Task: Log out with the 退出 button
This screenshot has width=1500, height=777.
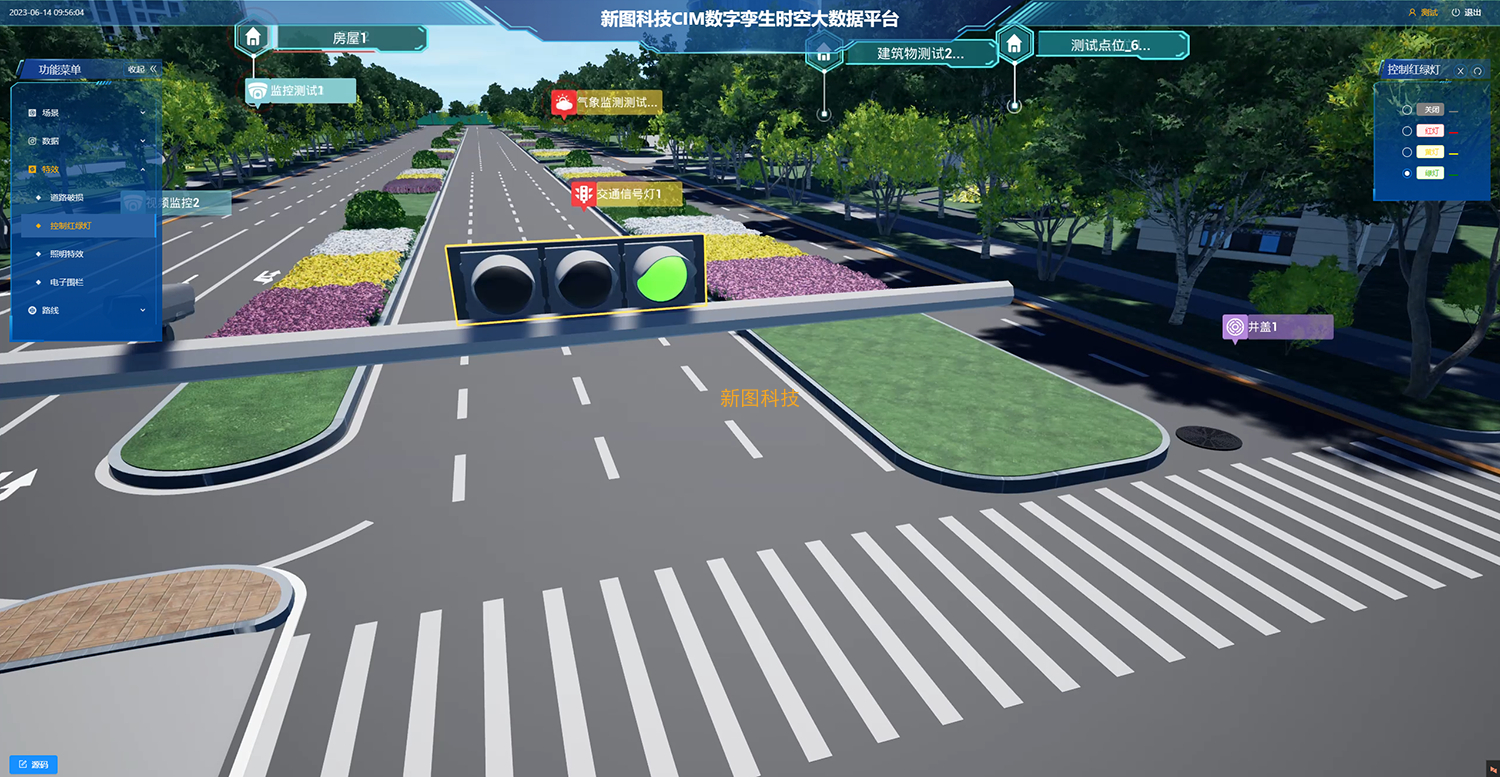Action: pos(1466,13)
